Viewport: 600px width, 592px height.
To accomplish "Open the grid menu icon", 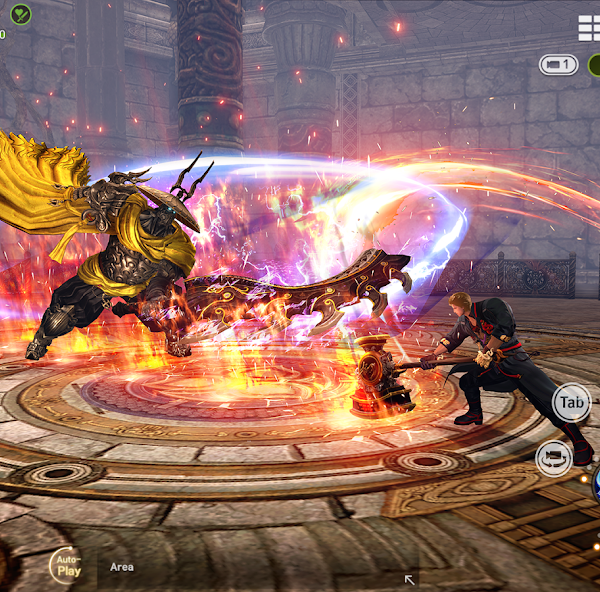I will (x=589, y=28).
